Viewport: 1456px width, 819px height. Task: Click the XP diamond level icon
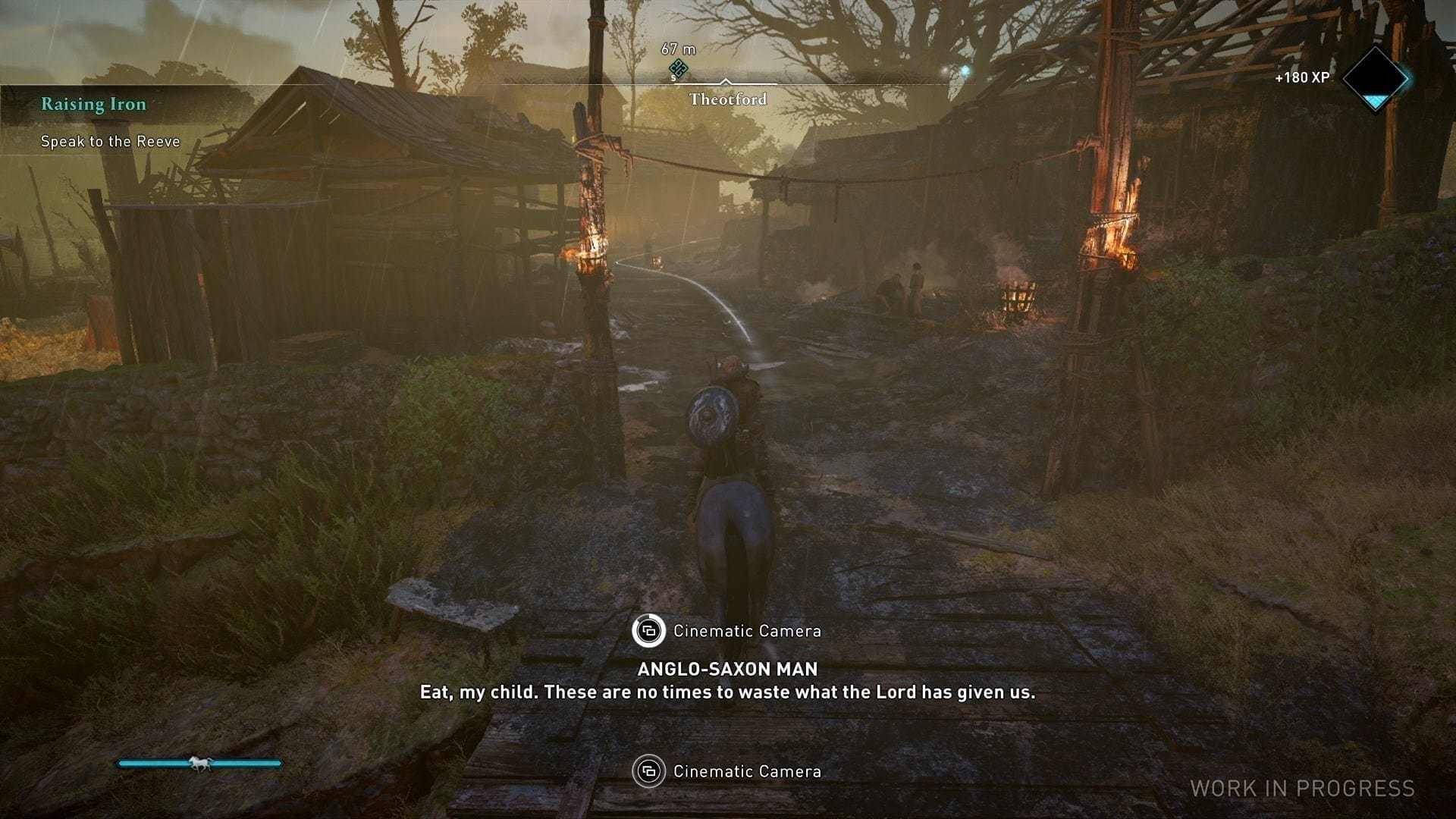tap(1375, 78)
